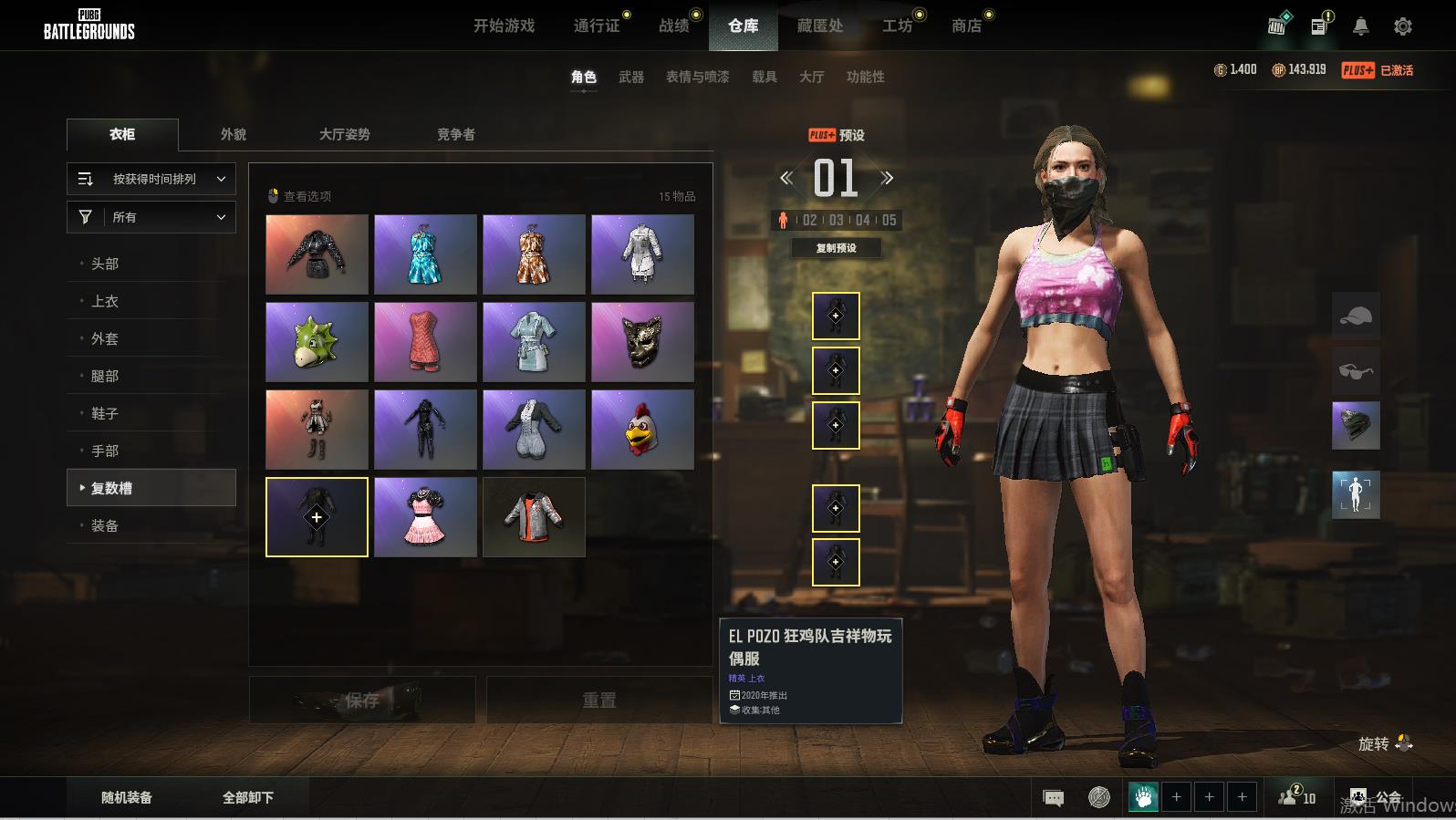Select the 外貌 appearance tab
This screenshot has width=1456, height=820.
click(234, 134)
